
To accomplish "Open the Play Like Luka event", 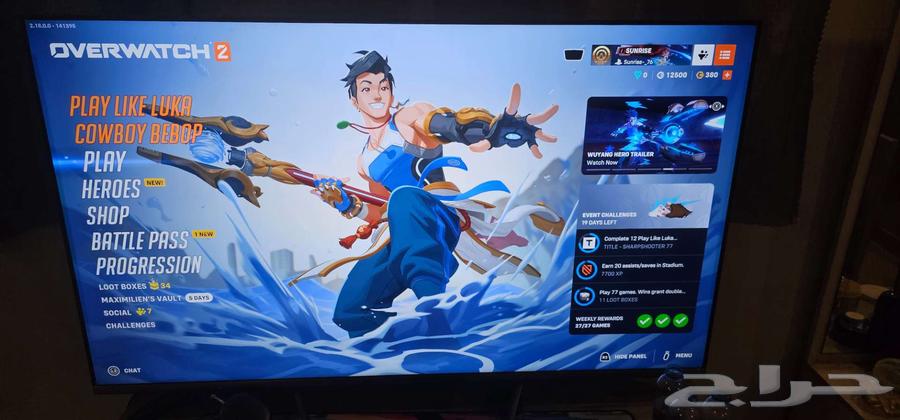I will 130,108.
